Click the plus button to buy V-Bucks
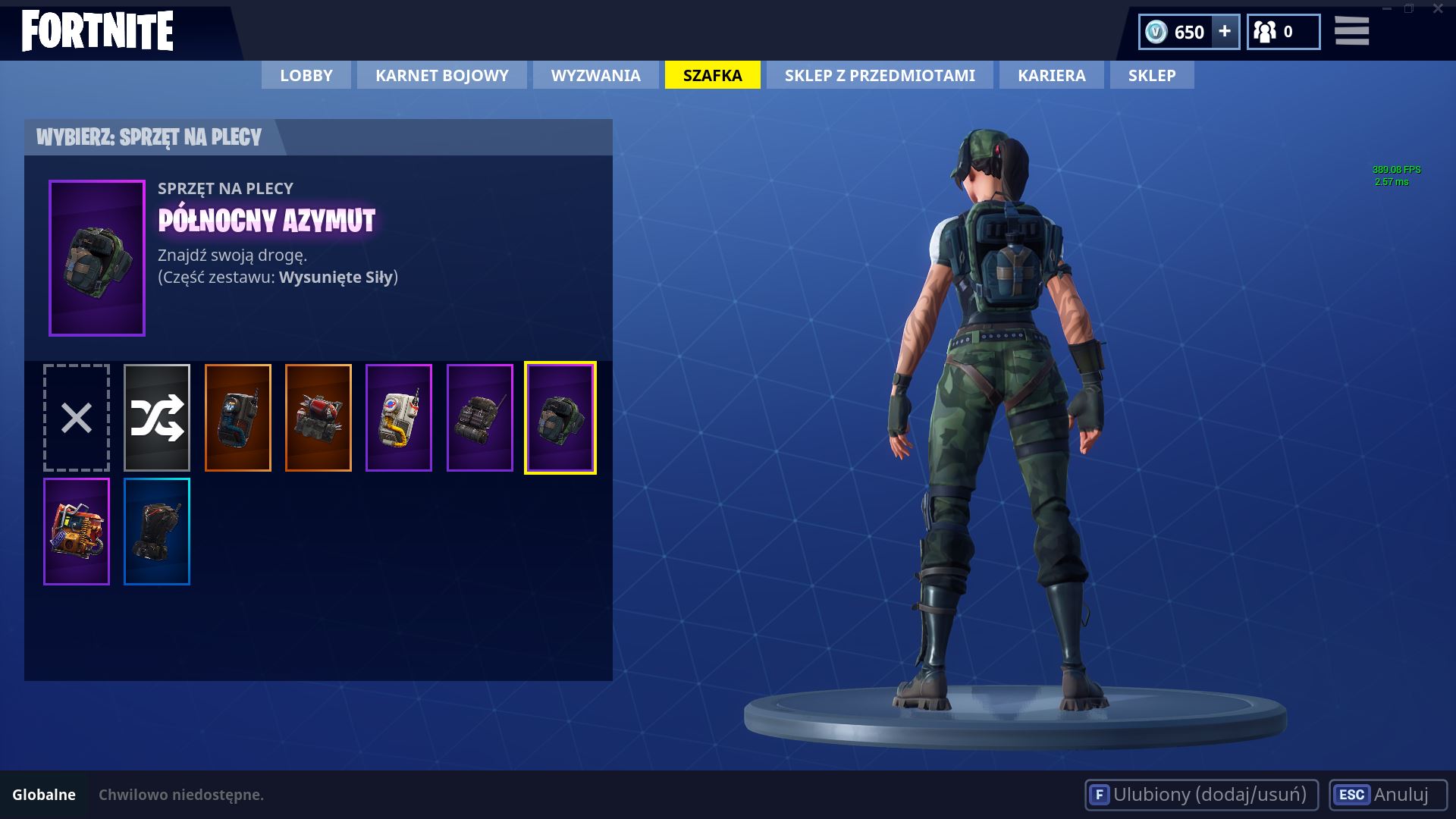 1224,32
